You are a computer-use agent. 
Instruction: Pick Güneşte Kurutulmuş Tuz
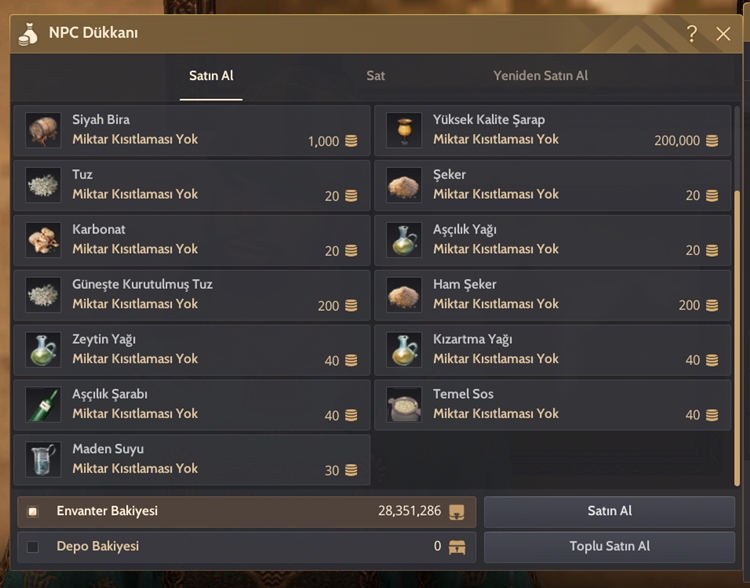coord(192,295)
